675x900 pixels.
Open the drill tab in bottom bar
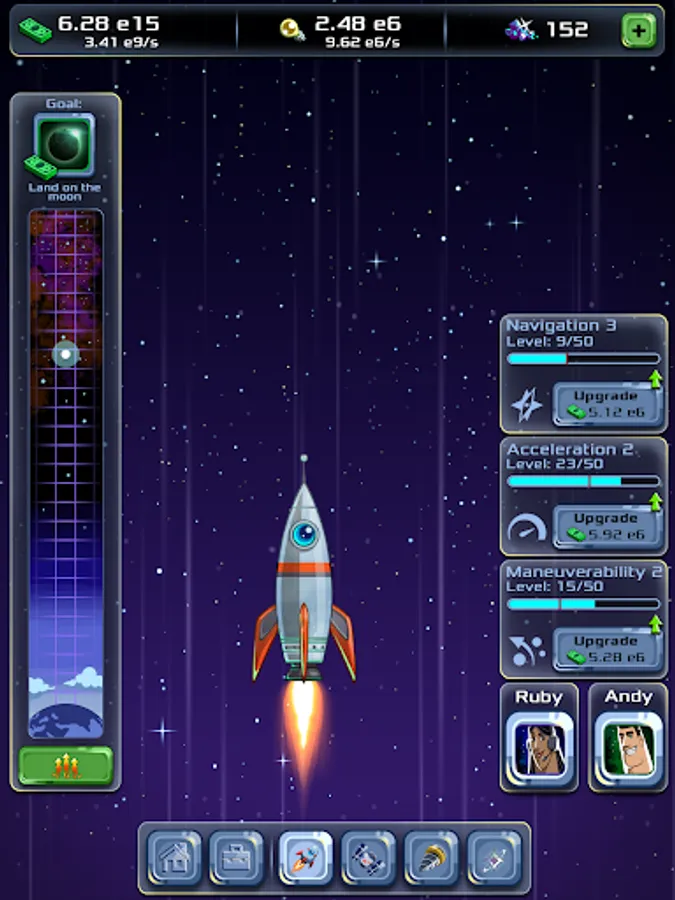point(431,857)
